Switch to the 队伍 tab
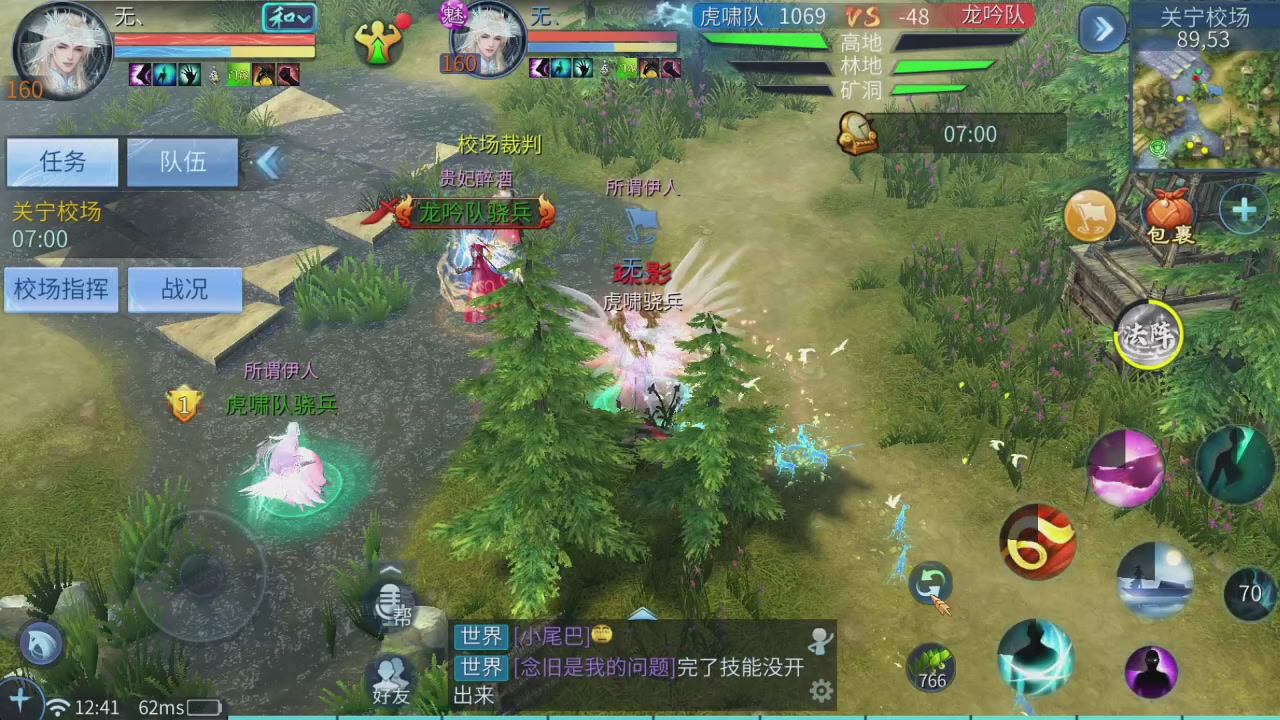 183,162
